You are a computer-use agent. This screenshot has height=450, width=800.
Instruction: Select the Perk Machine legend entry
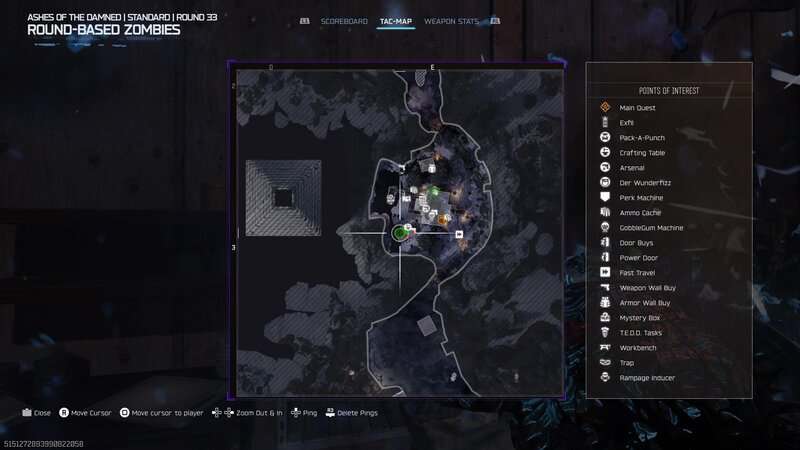(641, 197)
